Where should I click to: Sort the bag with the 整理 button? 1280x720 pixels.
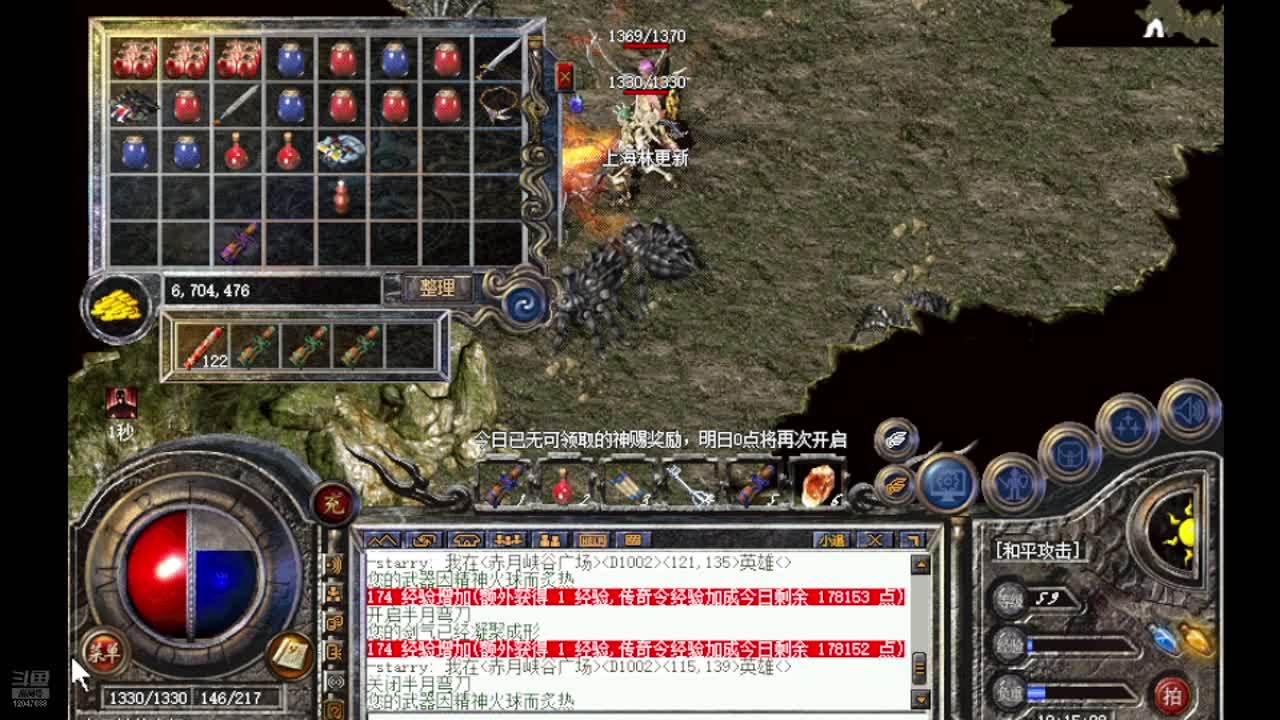pyautogui.click(x=437, y=289)
